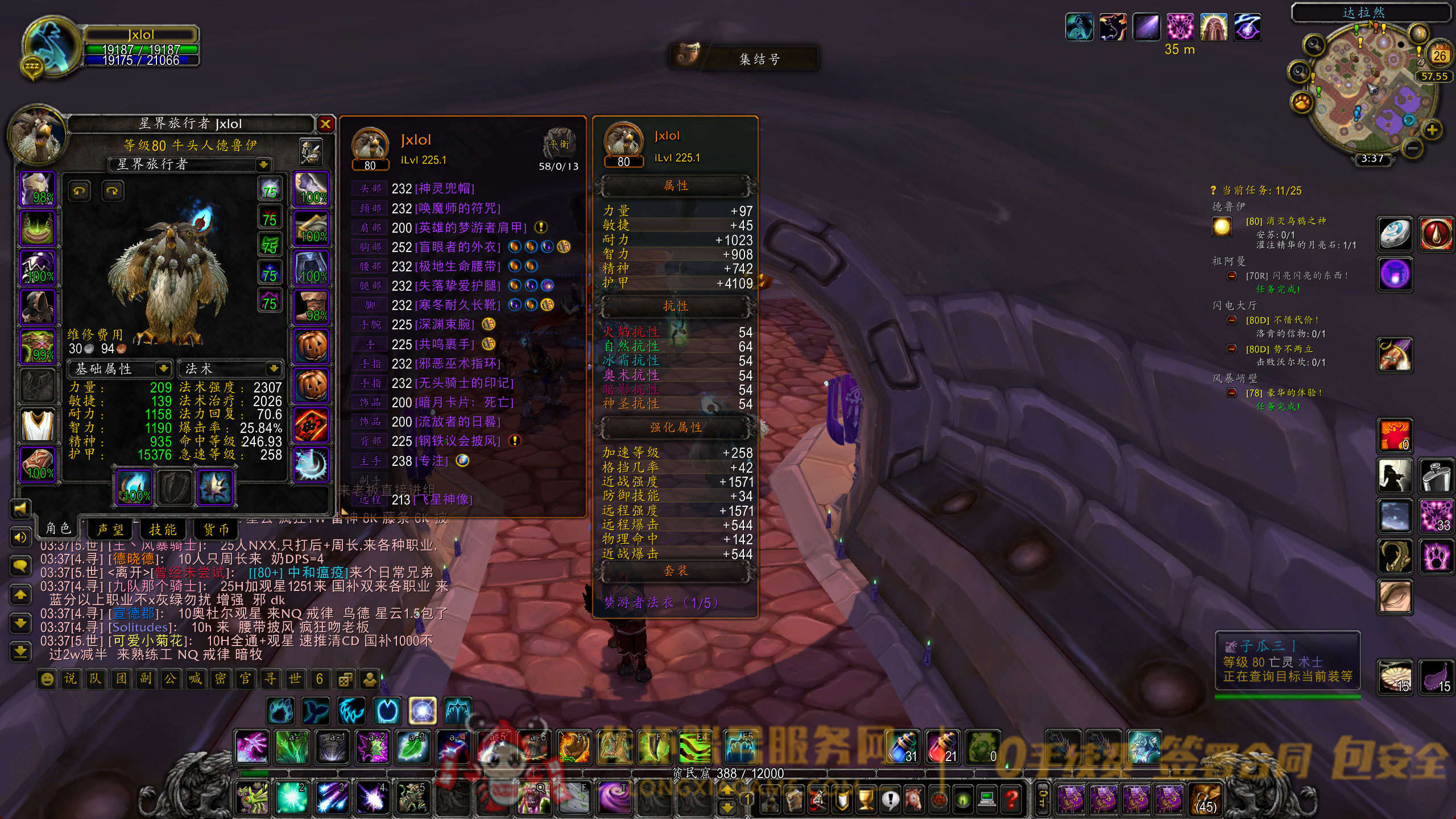Expand the 基础属性 stat category dropdown
This screenshot has height=819, width=1456.
click(x=163, y=369)
